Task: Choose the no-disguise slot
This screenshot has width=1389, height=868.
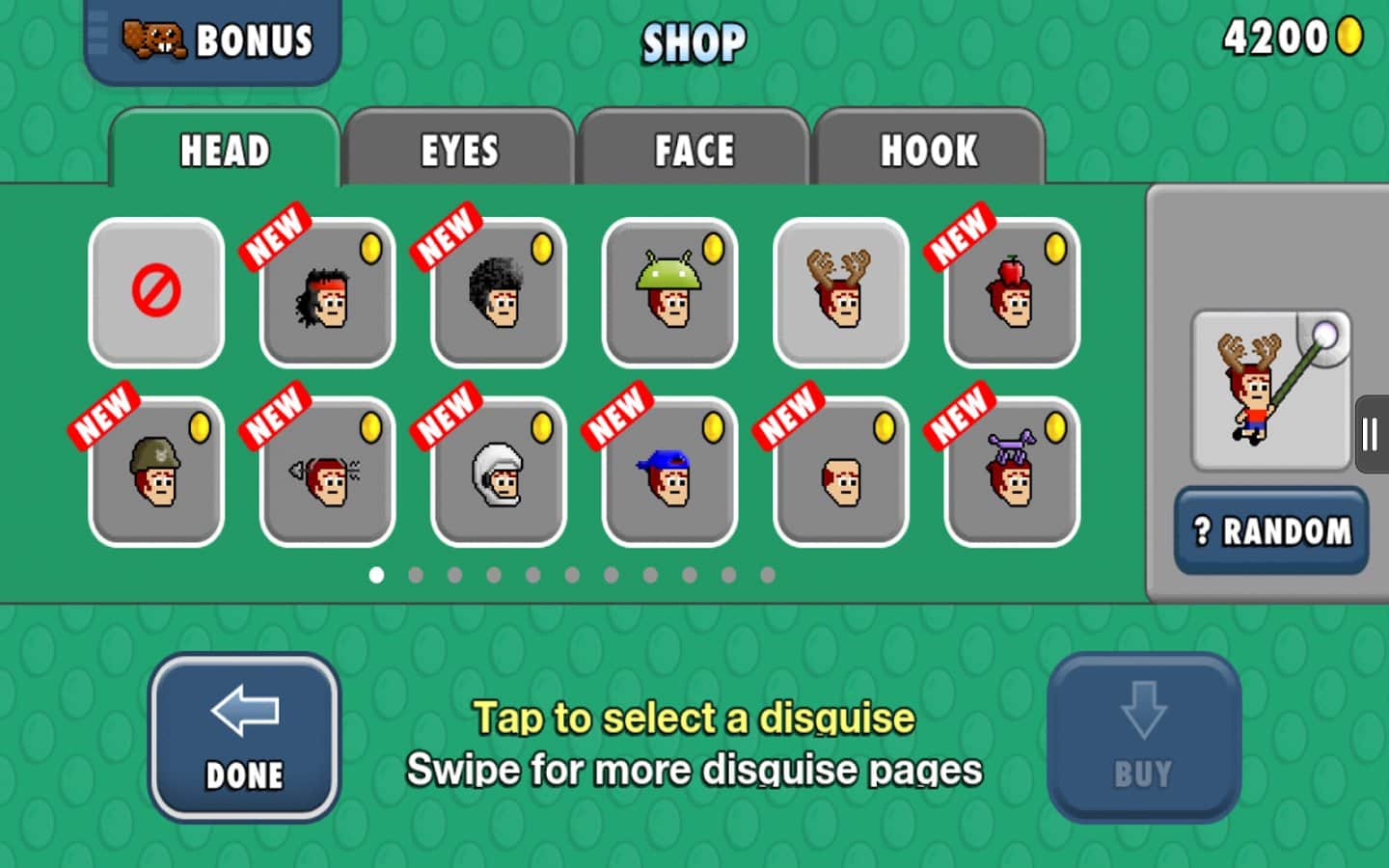Action: point(156,292)
